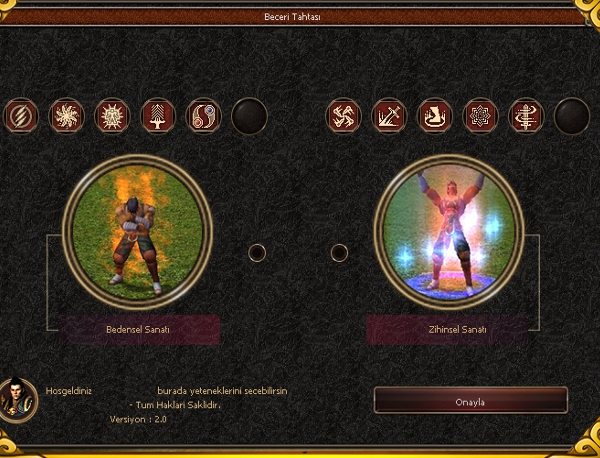This screenshot has width=600, height=458.
Task: Click the Bedensel Sanatı label
Action: [x=139, y=329]
